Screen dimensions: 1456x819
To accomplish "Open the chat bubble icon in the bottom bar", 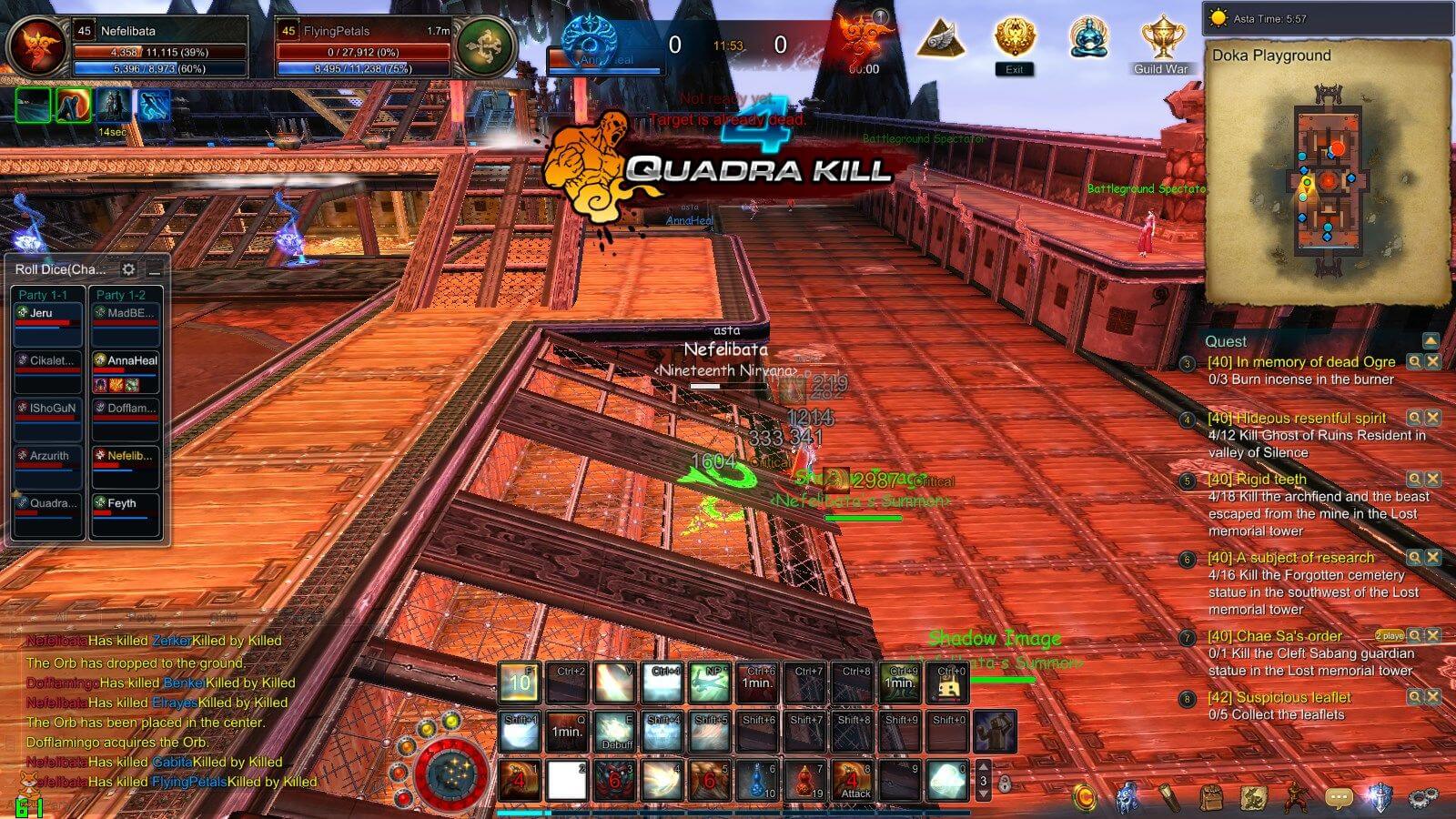I will coord(1338,797).
